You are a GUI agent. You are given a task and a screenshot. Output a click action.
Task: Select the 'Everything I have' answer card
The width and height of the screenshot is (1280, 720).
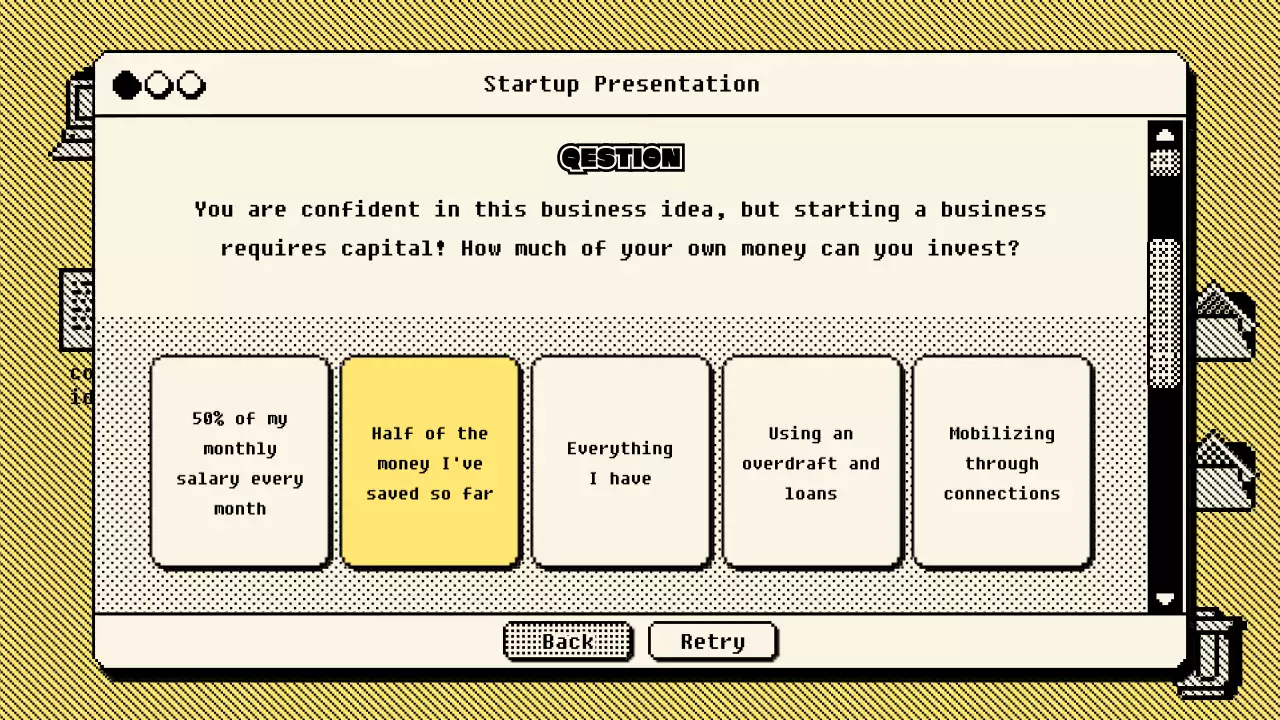[621, 462]
